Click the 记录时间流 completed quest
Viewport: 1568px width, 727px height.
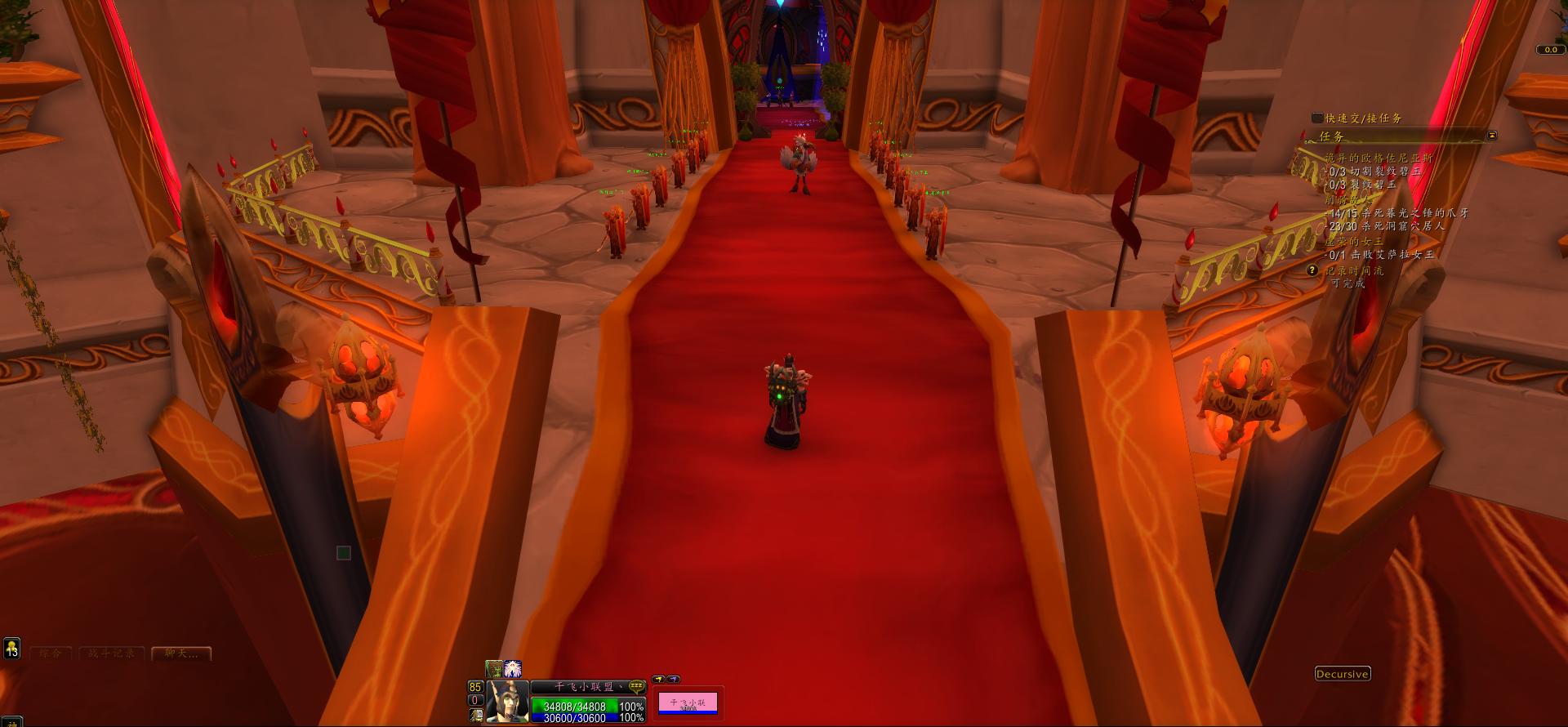(1354, 270)
